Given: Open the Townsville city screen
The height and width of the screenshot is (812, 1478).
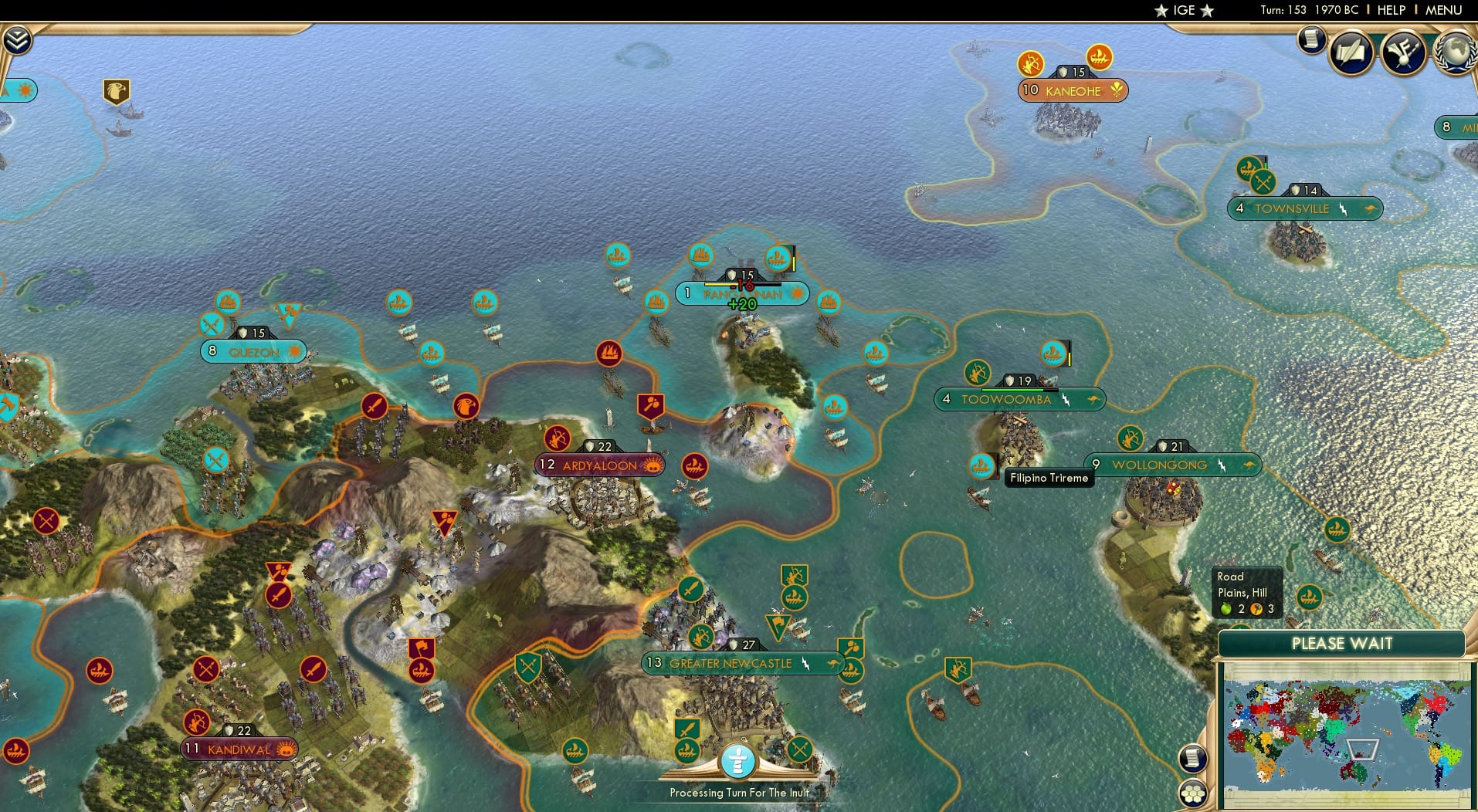Looking at the screenshot, I should tap(1305, 208).
